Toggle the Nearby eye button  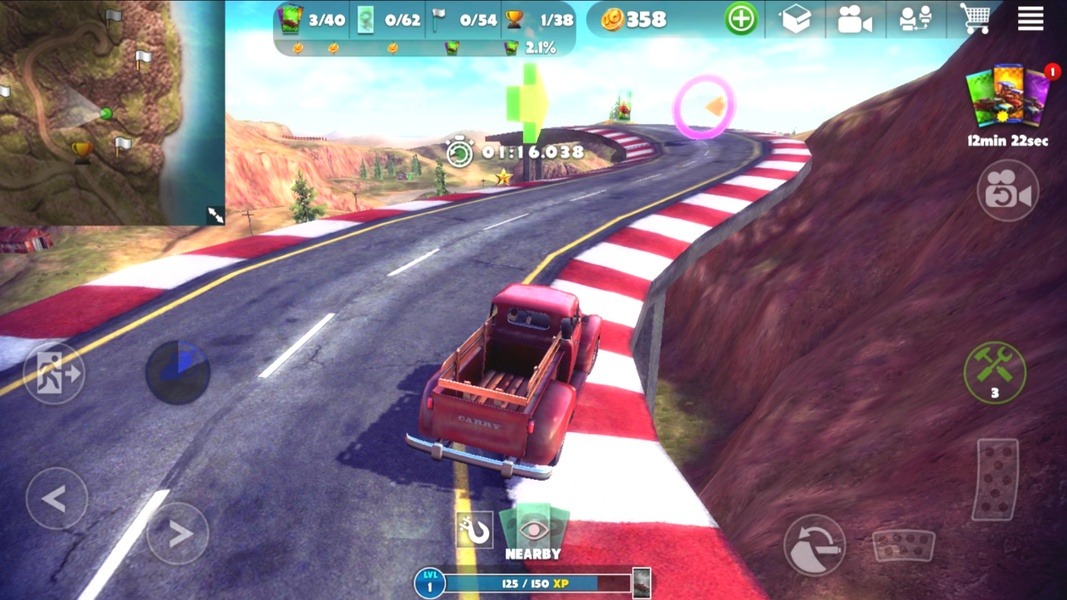[534, 532]
